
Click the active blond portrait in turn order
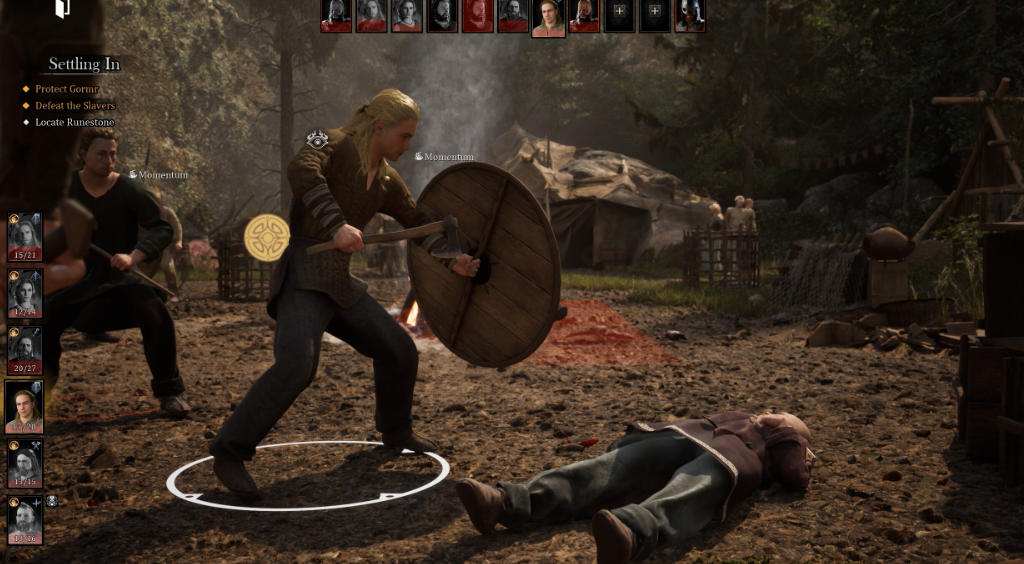(x=548, y=17)
